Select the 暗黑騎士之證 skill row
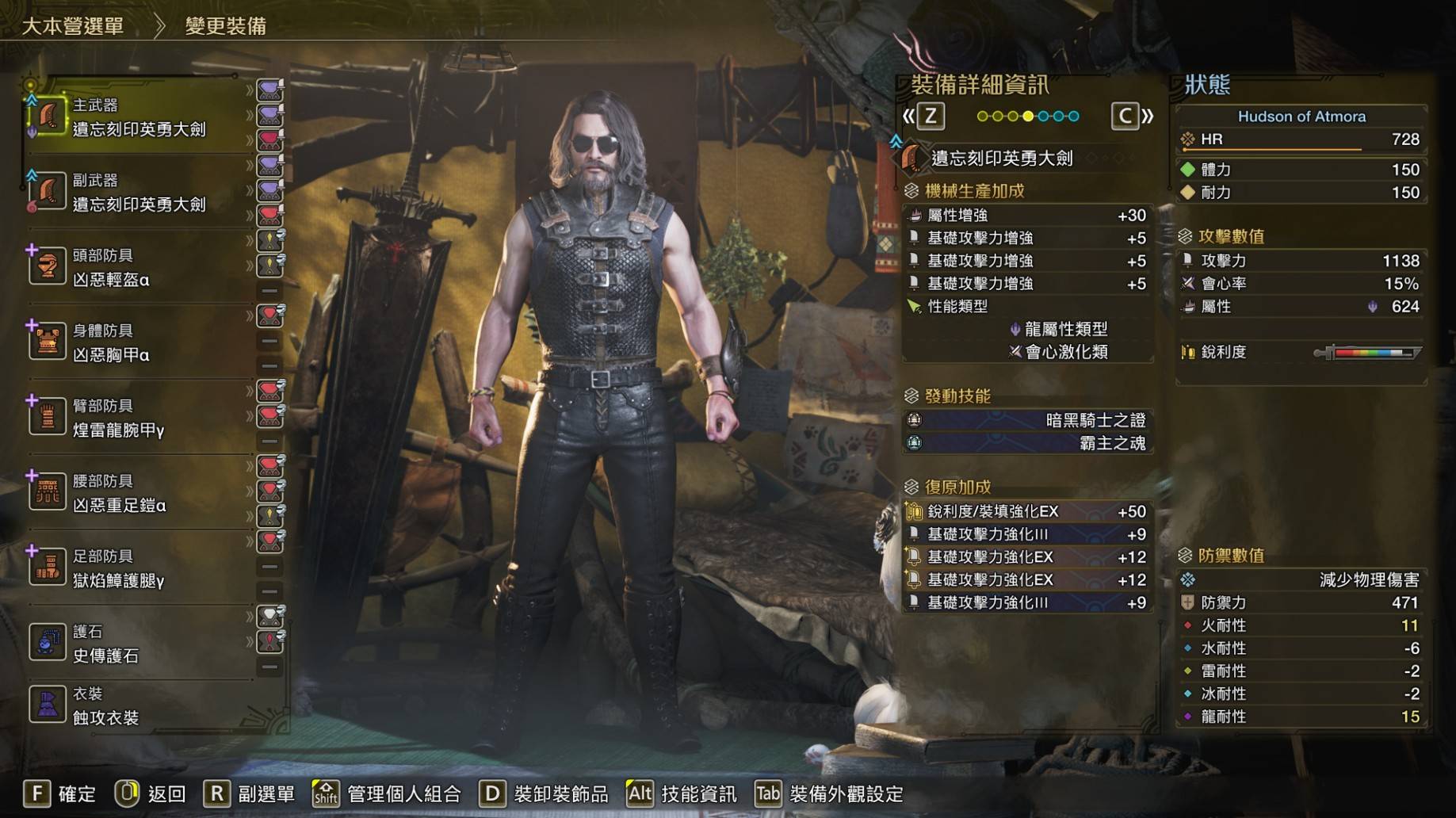This screenshot has height=818, width=1456. (1028, 420)
